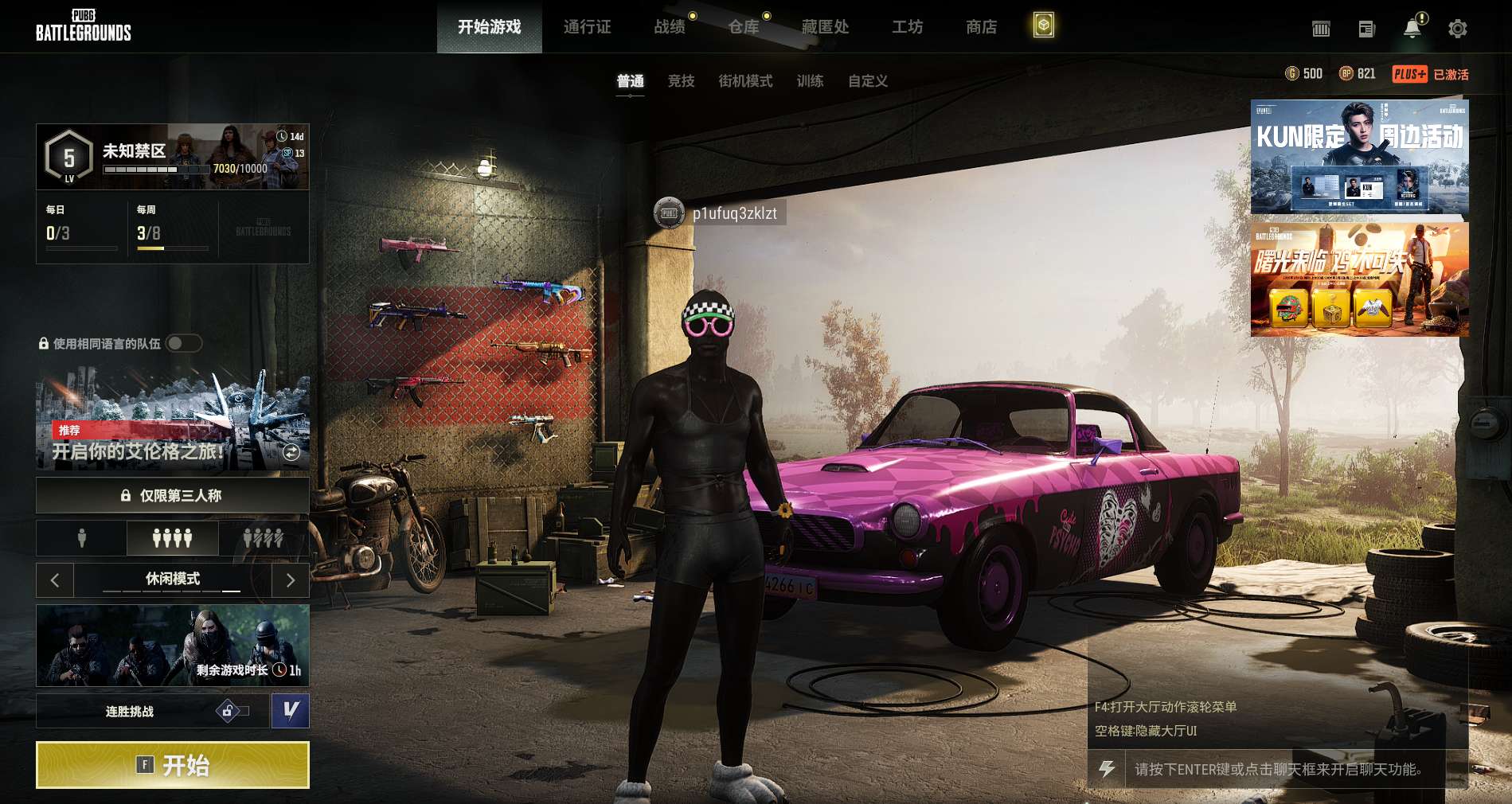Open the 仓库 inventory tab
The width and height of the screenshot is (1512, 804).
[x=744, y=27]
